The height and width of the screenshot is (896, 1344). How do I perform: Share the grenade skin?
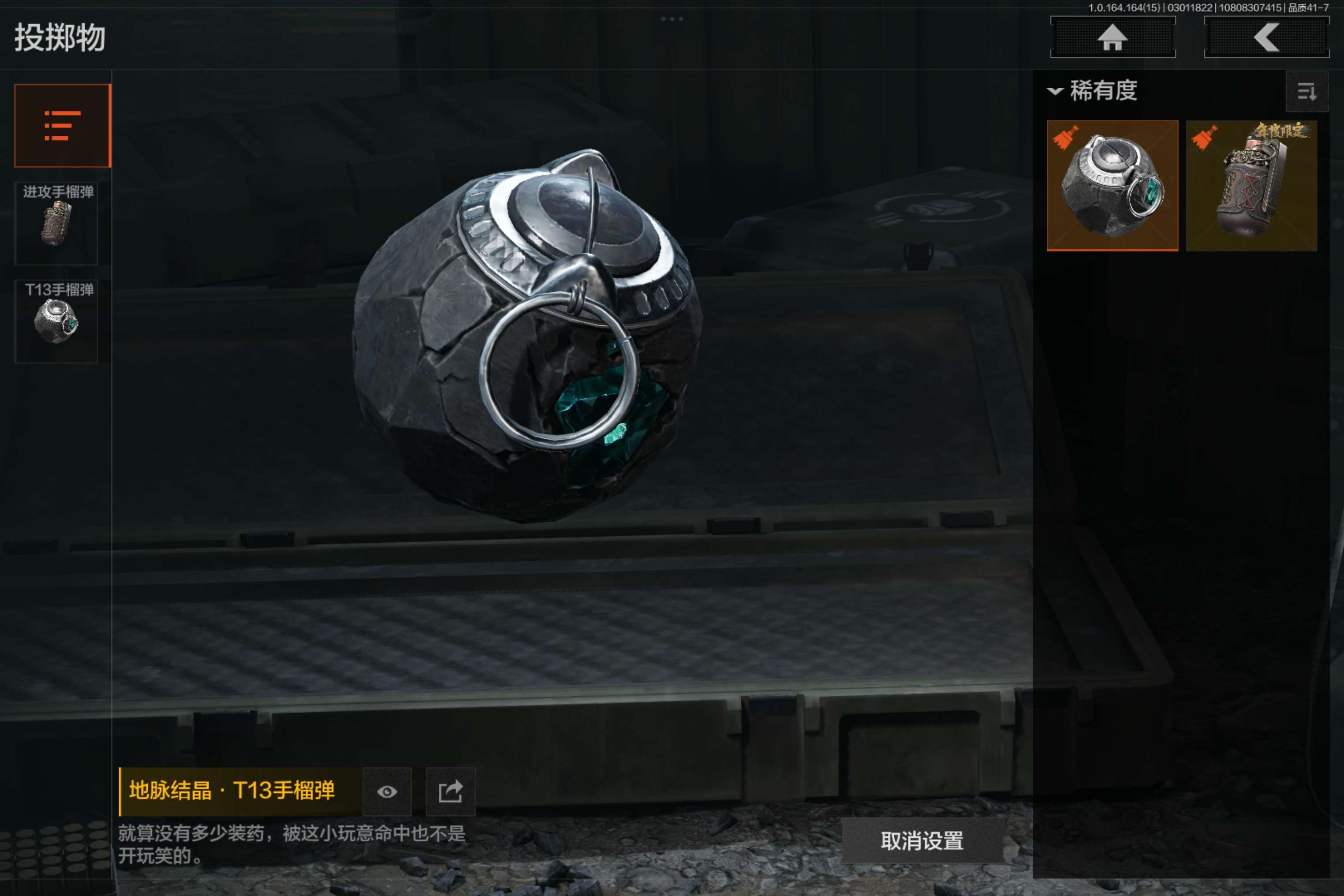450,791
